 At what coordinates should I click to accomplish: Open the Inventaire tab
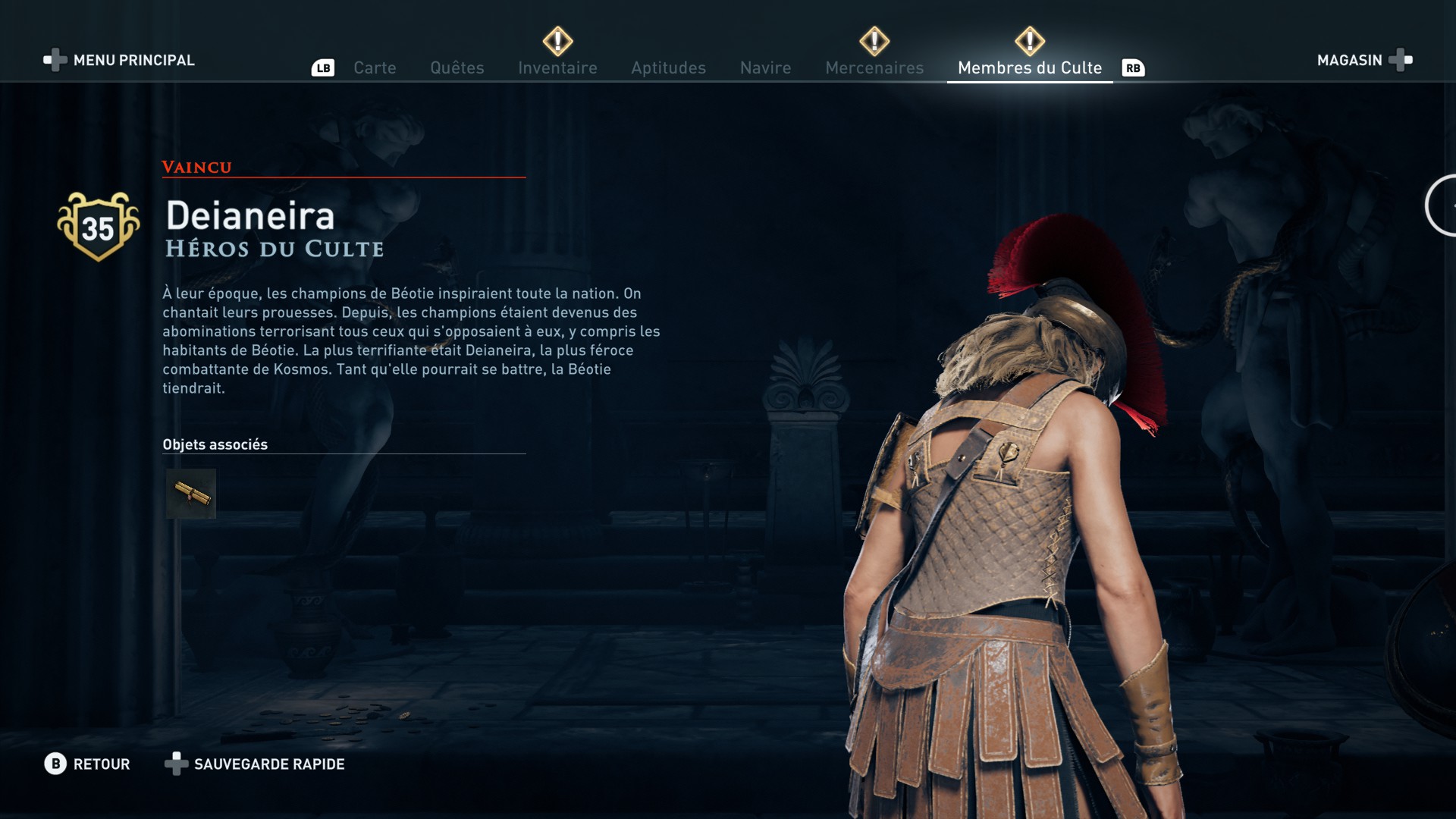(557, 67)
